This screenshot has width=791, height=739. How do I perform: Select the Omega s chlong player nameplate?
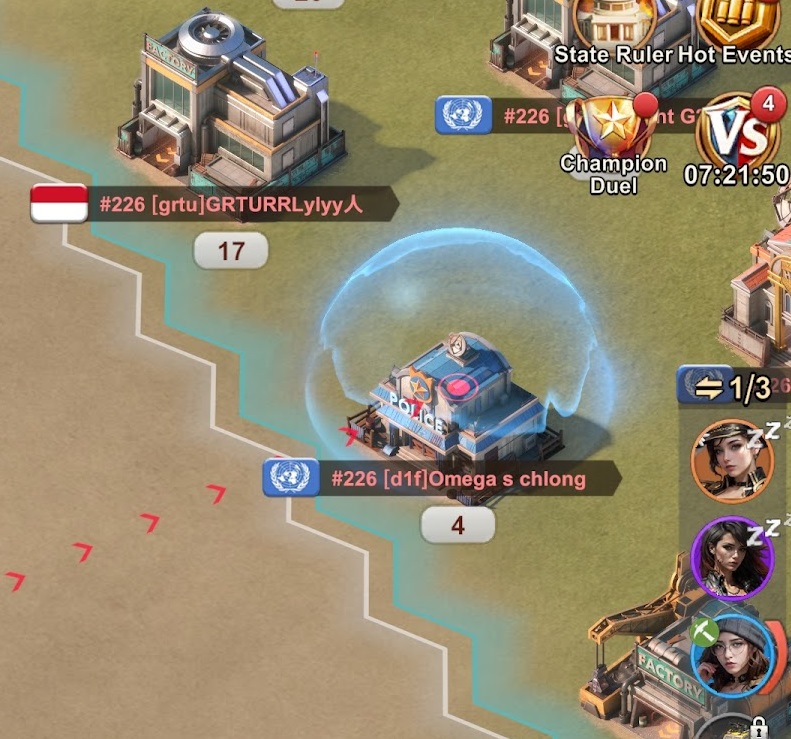[x=458, y=479]
